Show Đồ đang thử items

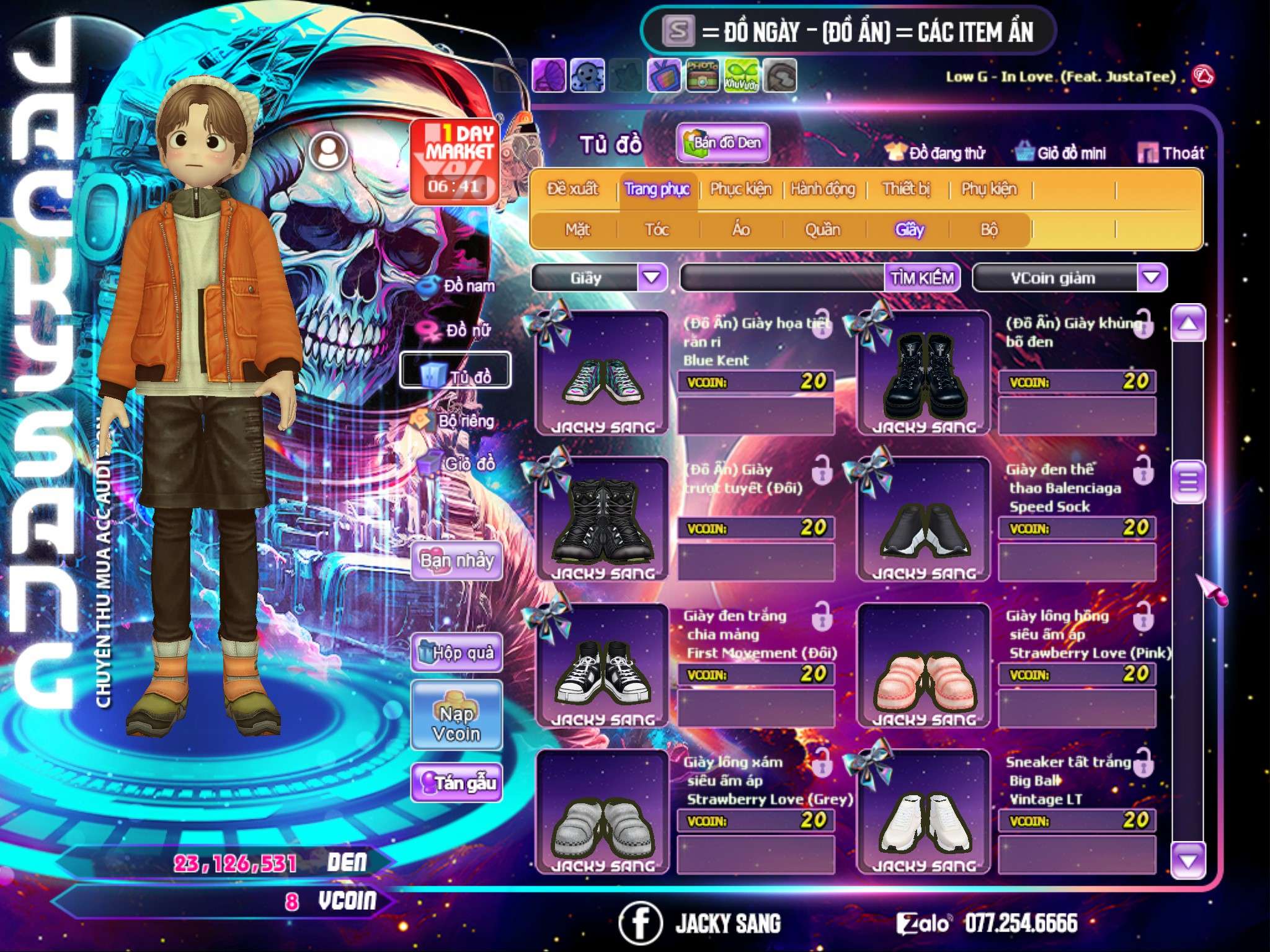tap(935, 153)
